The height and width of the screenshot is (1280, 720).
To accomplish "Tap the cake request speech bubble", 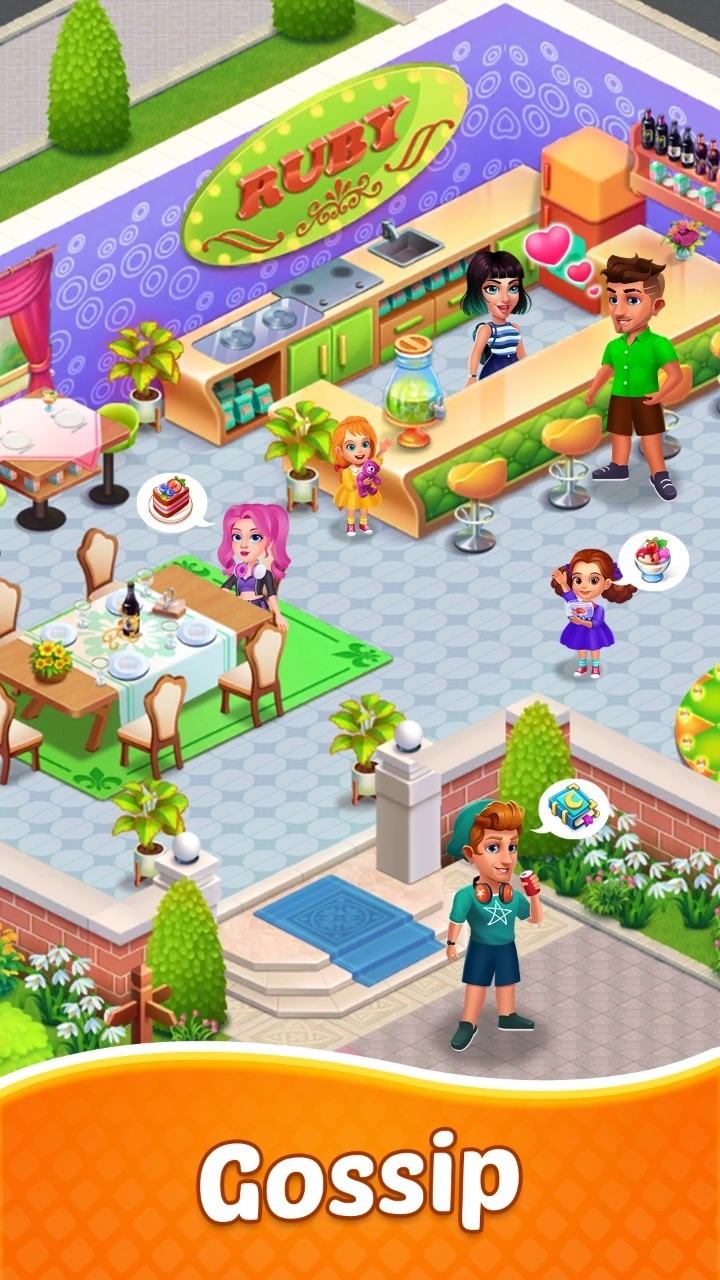I will pos(172,500).
